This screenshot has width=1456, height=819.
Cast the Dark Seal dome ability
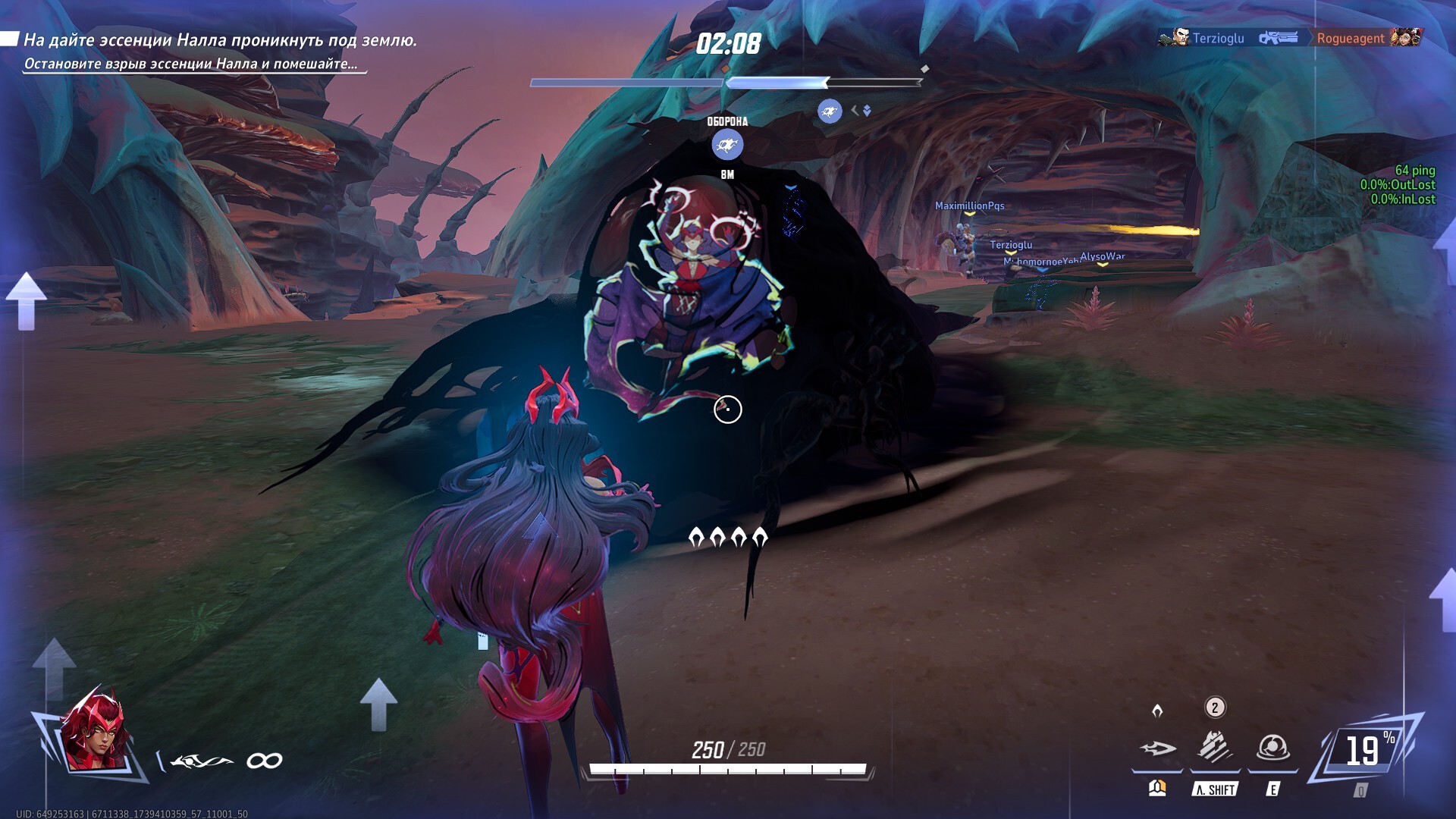(1272, 748)
